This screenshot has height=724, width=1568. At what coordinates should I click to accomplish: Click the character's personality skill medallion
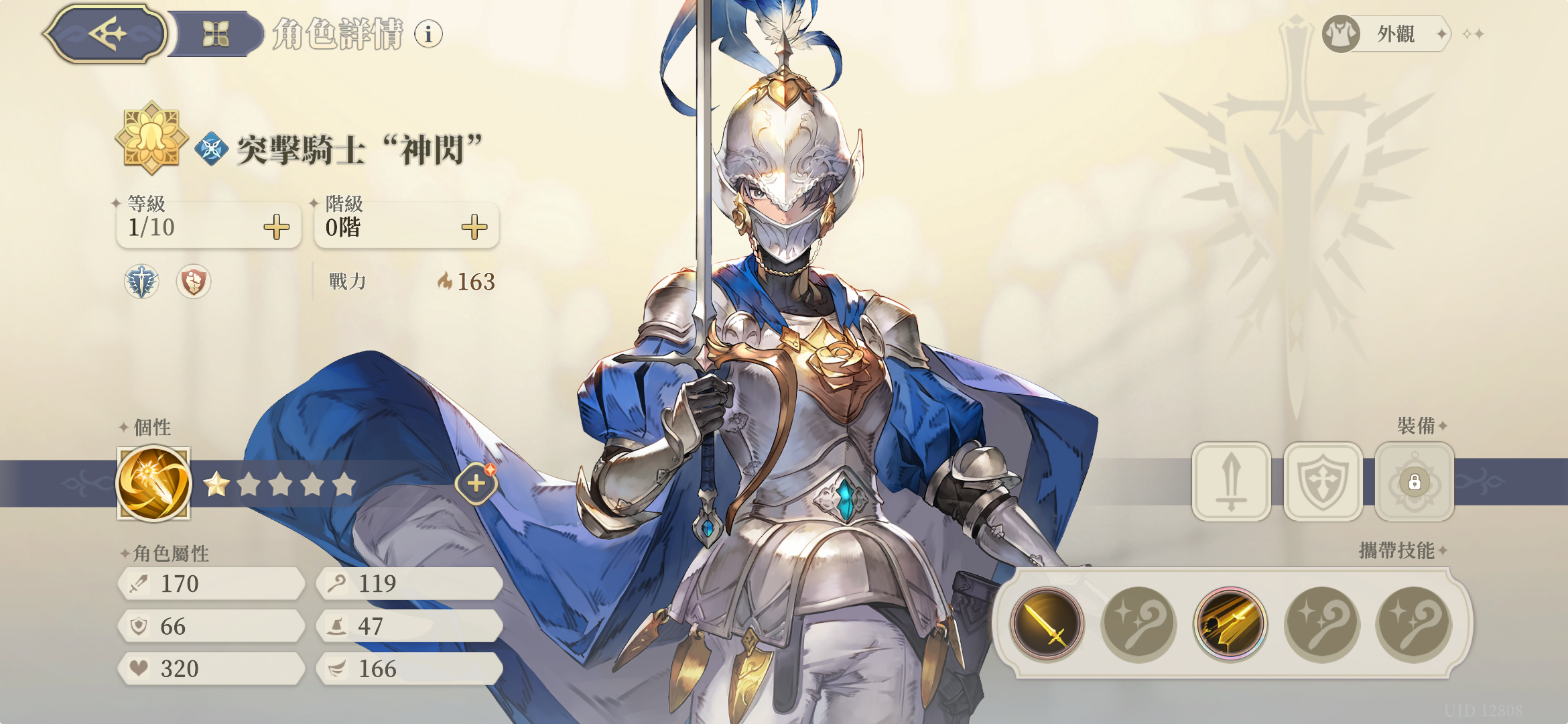pyautogui.click(x=155, y=485)
